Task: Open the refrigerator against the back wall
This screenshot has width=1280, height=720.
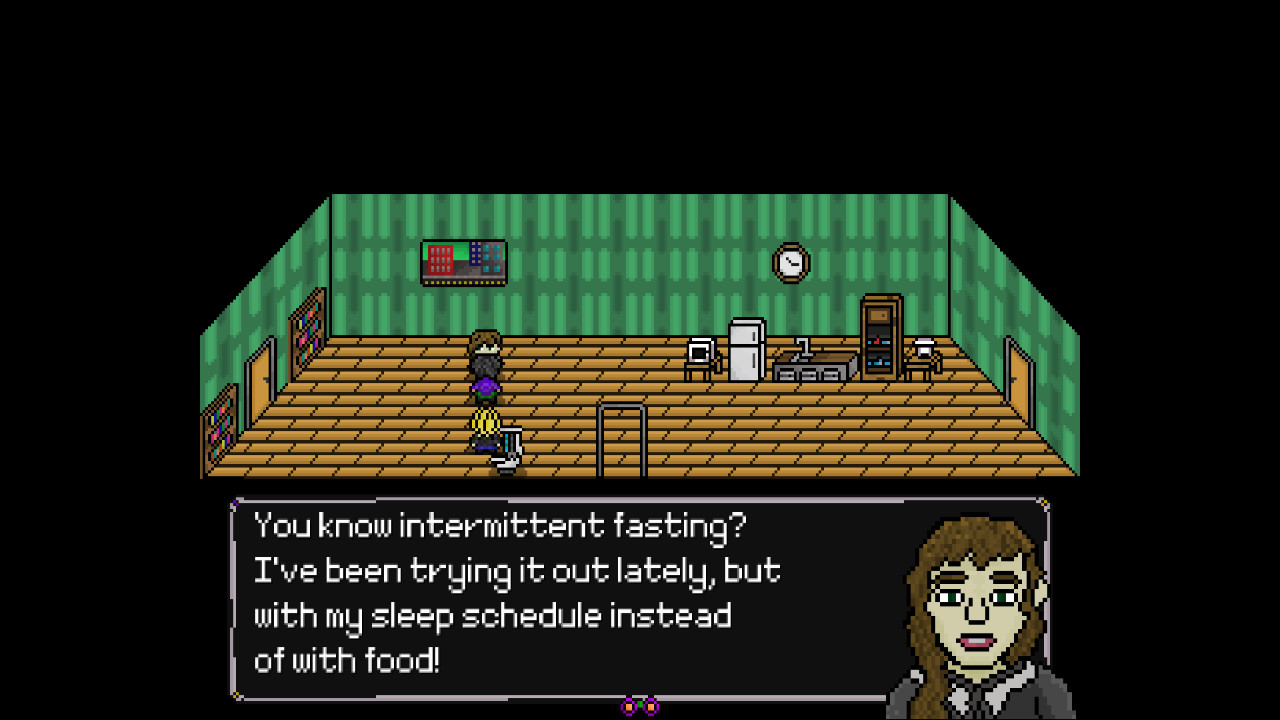Action: (x=745, y=352)
